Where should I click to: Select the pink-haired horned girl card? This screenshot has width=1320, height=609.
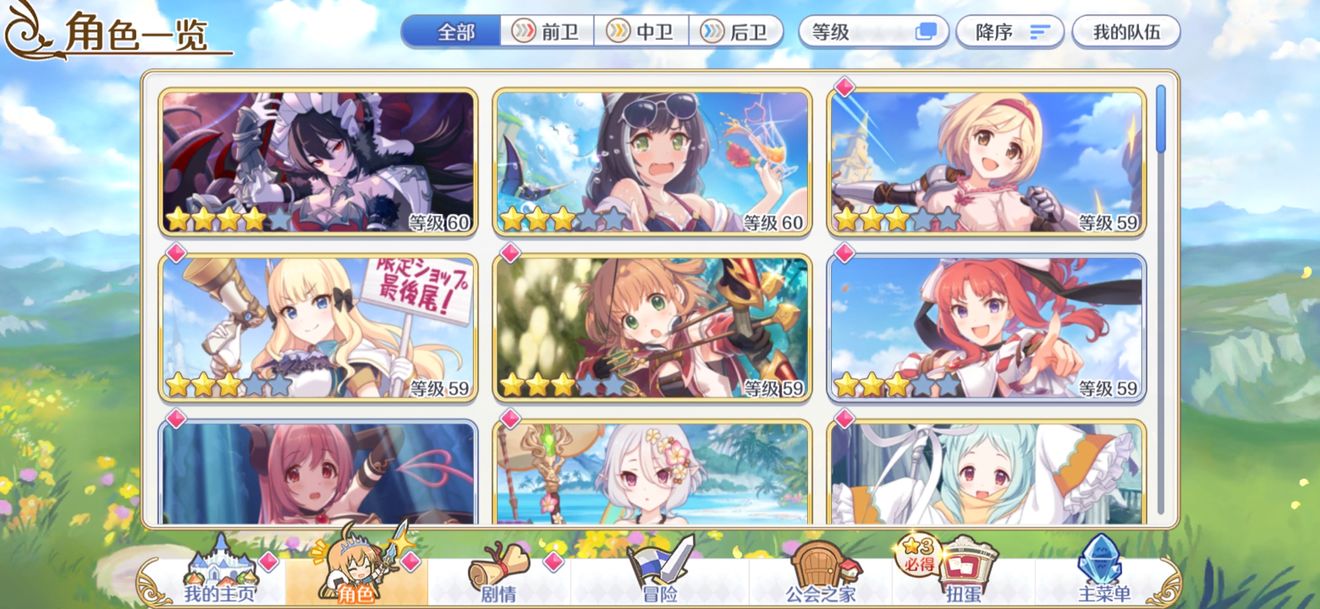(x=318, y=473)
